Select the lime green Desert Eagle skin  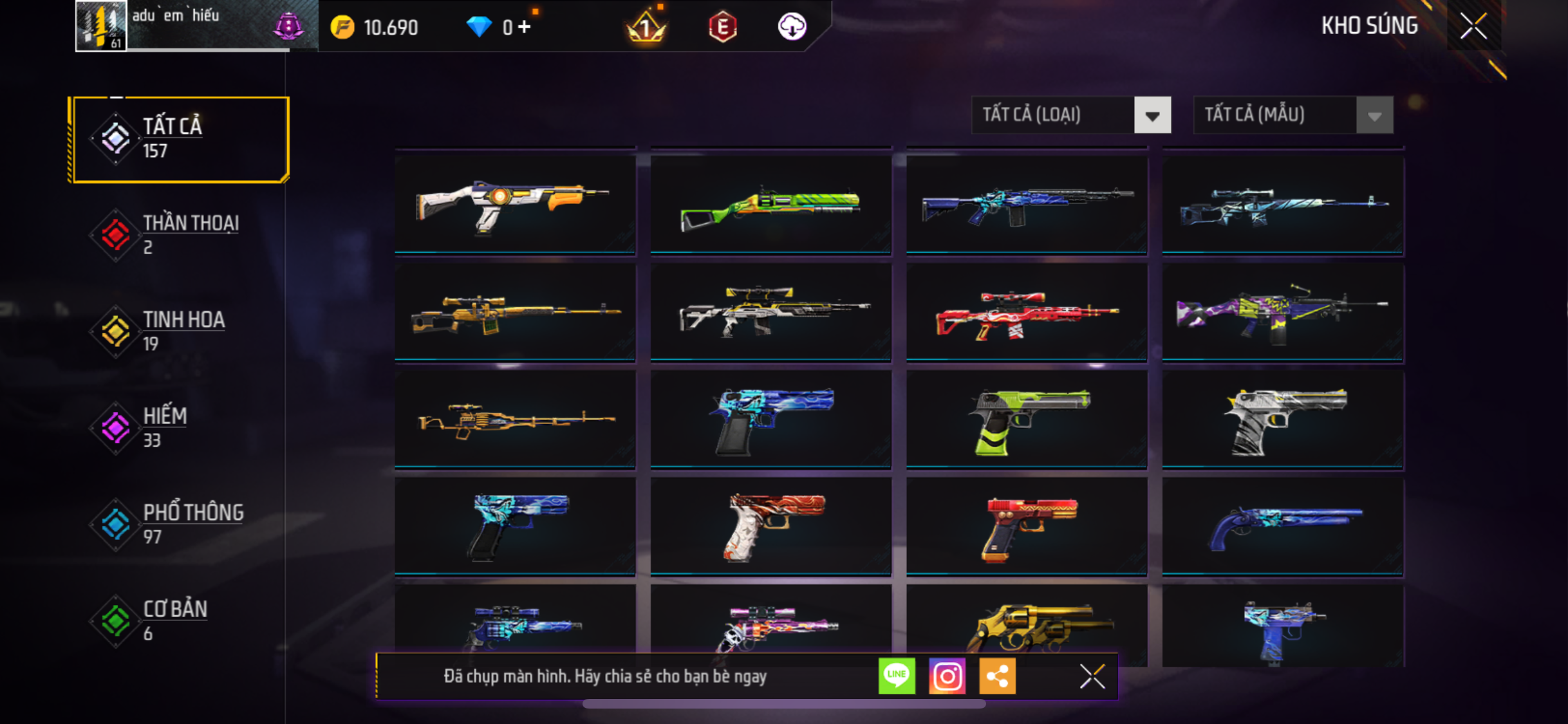(x=1027, y=420)
